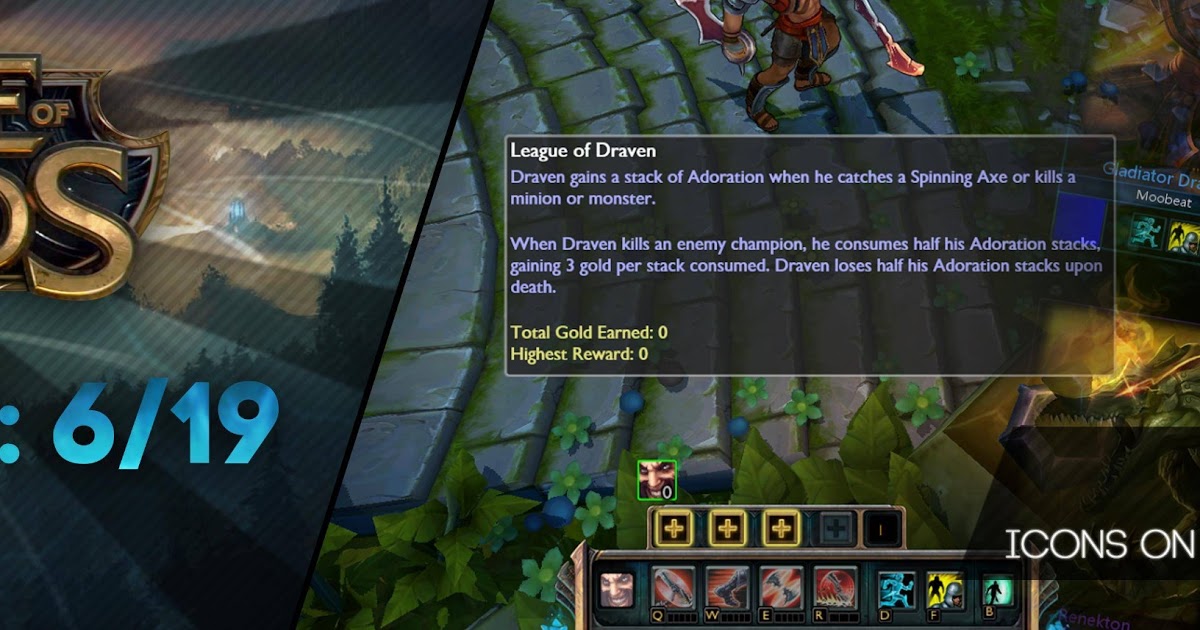Screen dimensions: 1200x630
Task: Use the yellow summoner spell on F
Action: pyautogui.click(x=945, y=590)
